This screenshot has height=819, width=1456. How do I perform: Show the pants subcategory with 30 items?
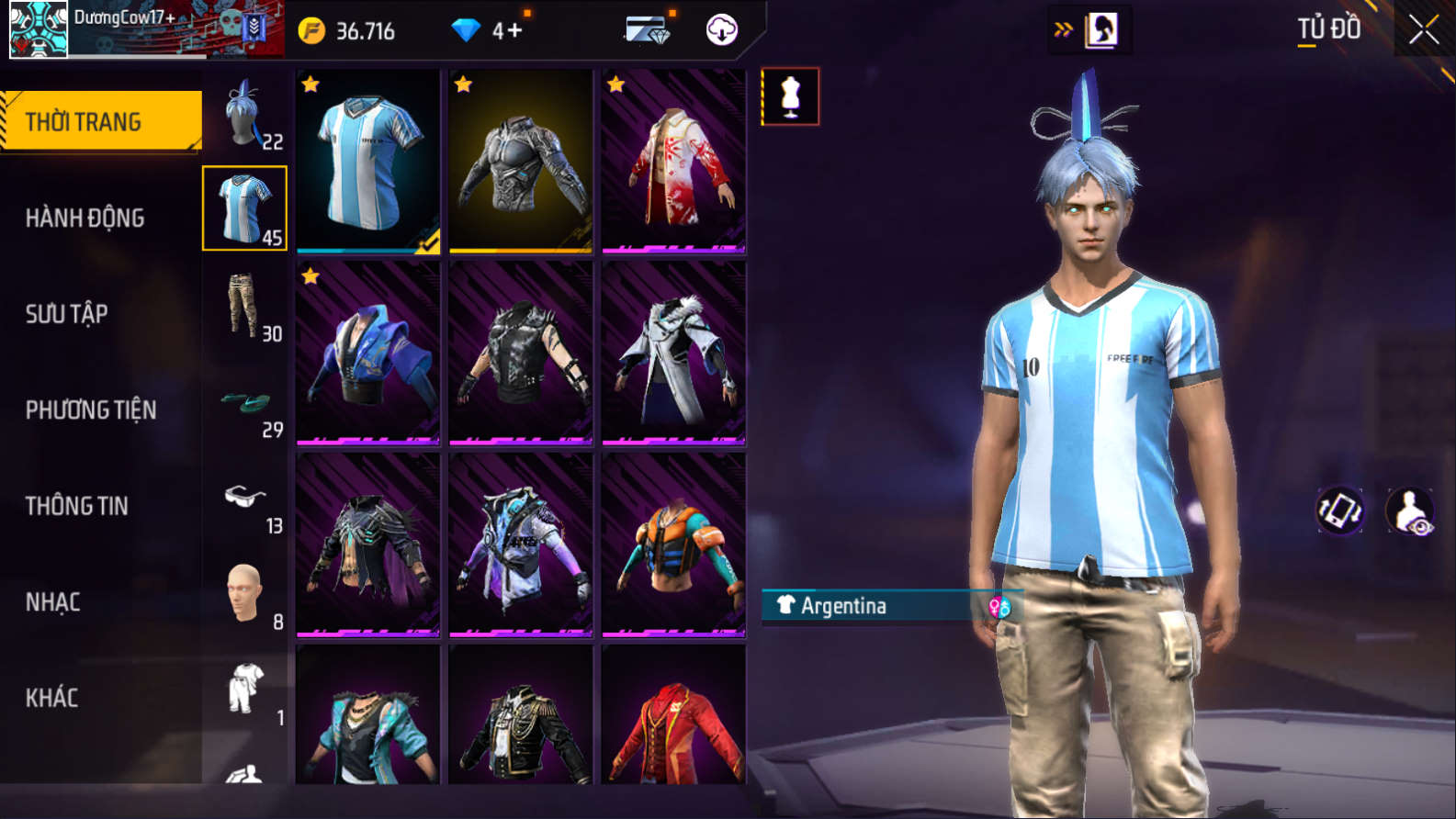coord(245,307)
